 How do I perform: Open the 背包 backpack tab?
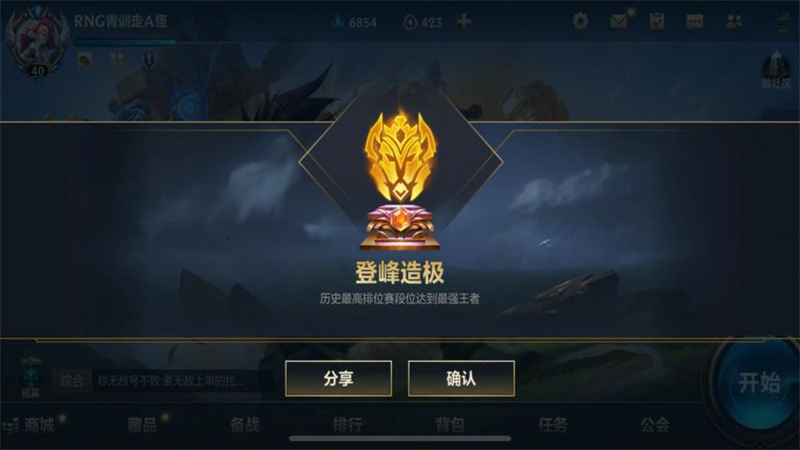450,425
